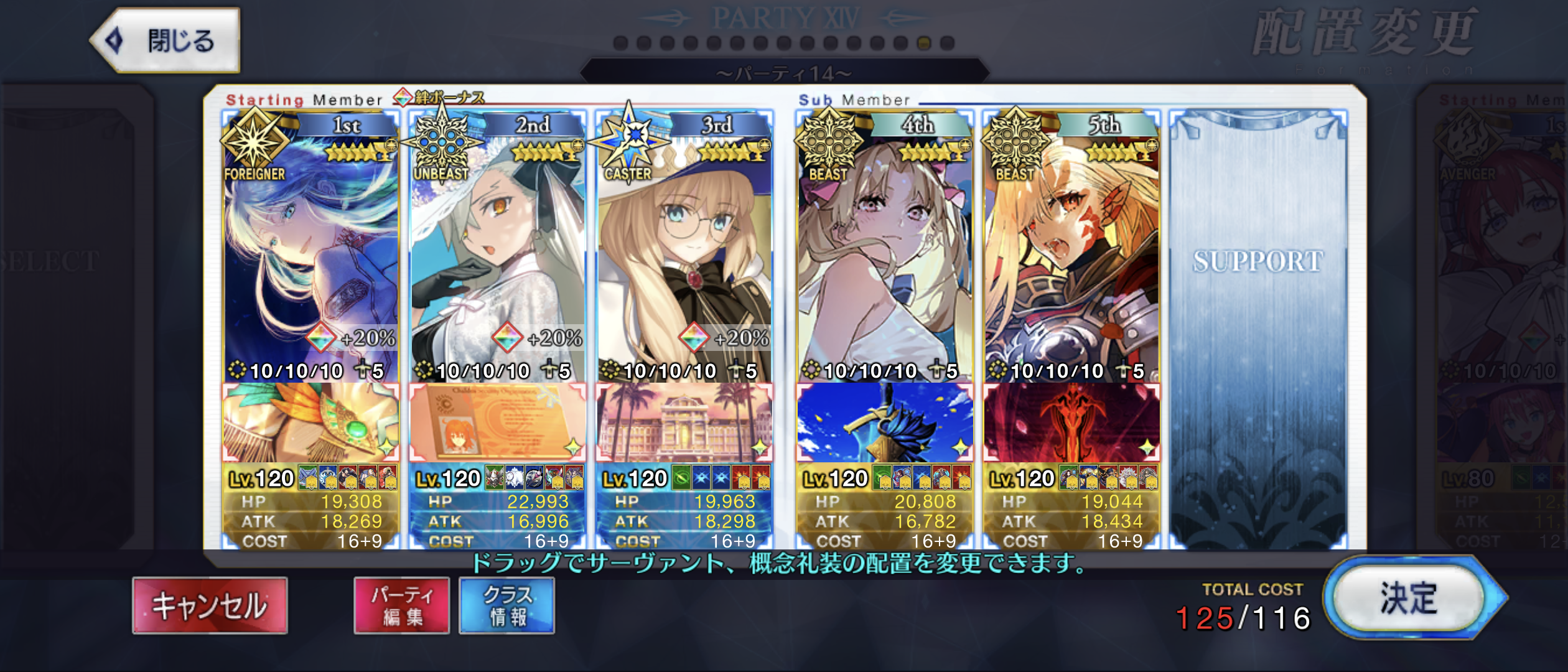Select the feathered headdress craft essence
Screen dimensions: 1568x672
point(310,423)
